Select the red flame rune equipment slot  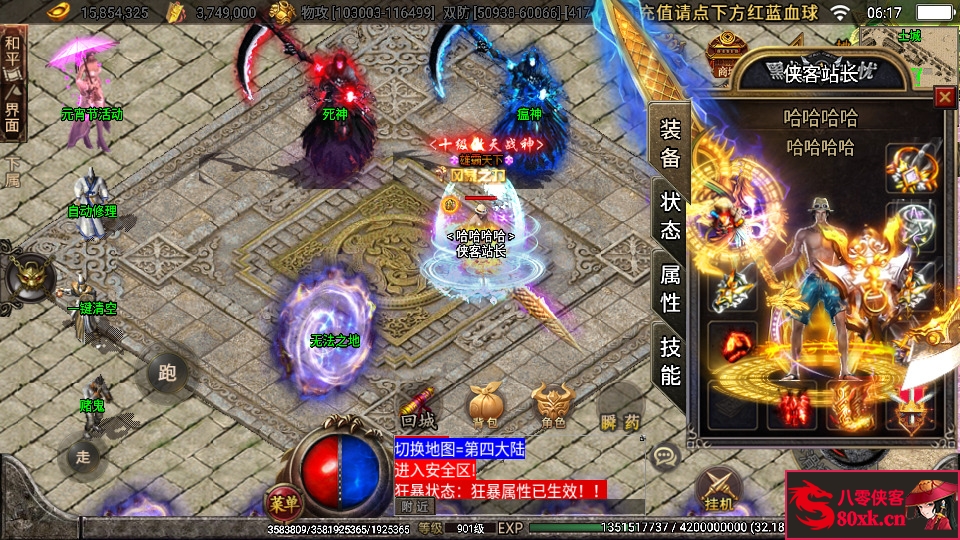point(733,343)
